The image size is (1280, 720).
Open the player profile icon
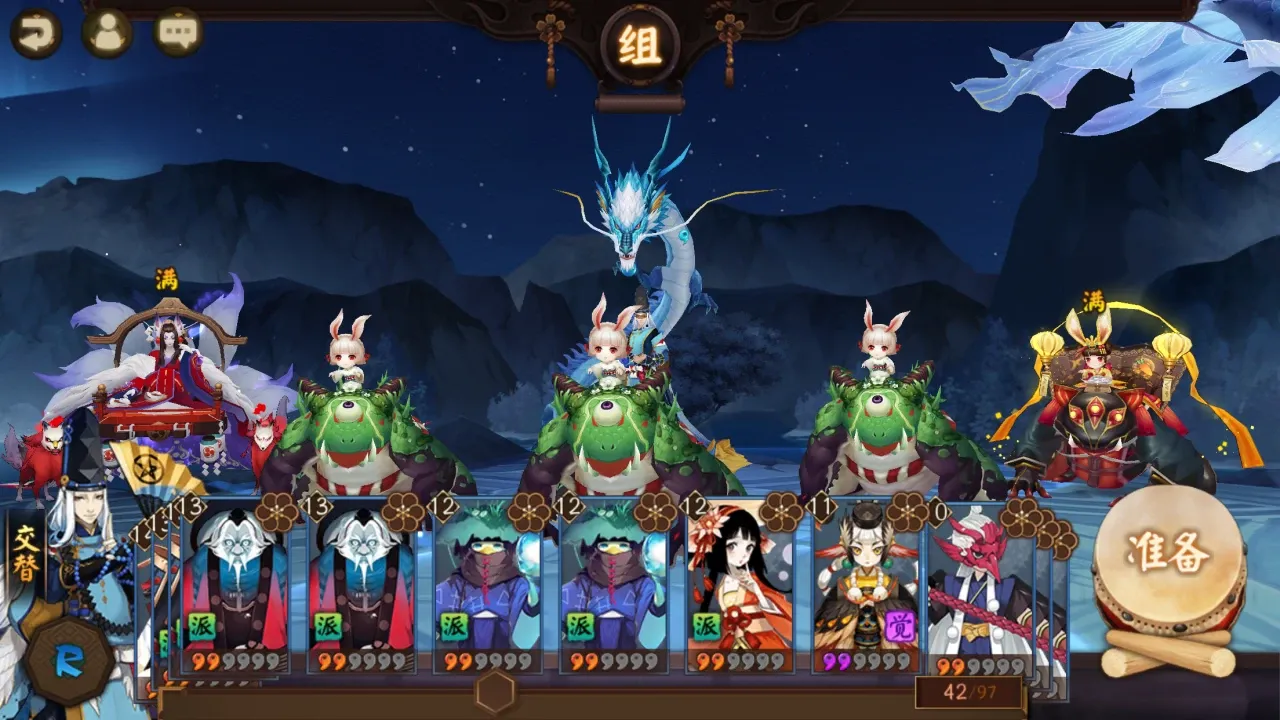click(x=107, y=33)
